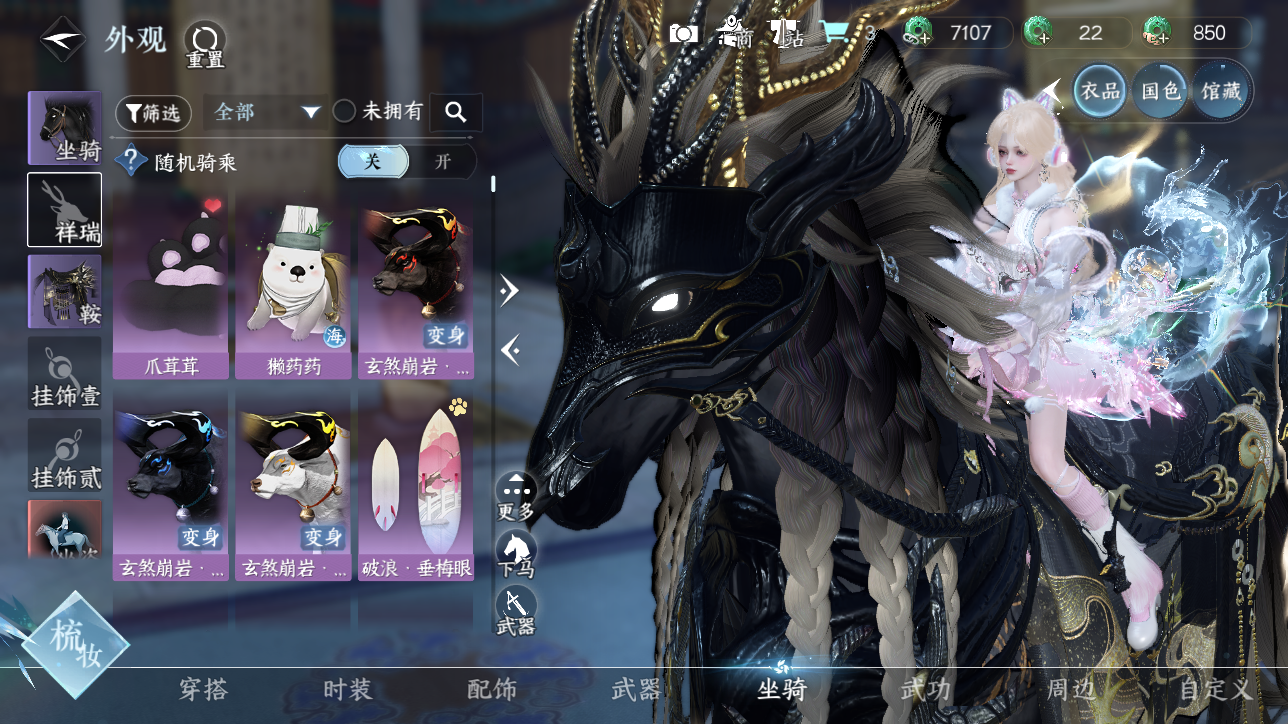
Task: Choose the 獭药药 bear mount
Action: pyautogui.click(x=294, y=287)
